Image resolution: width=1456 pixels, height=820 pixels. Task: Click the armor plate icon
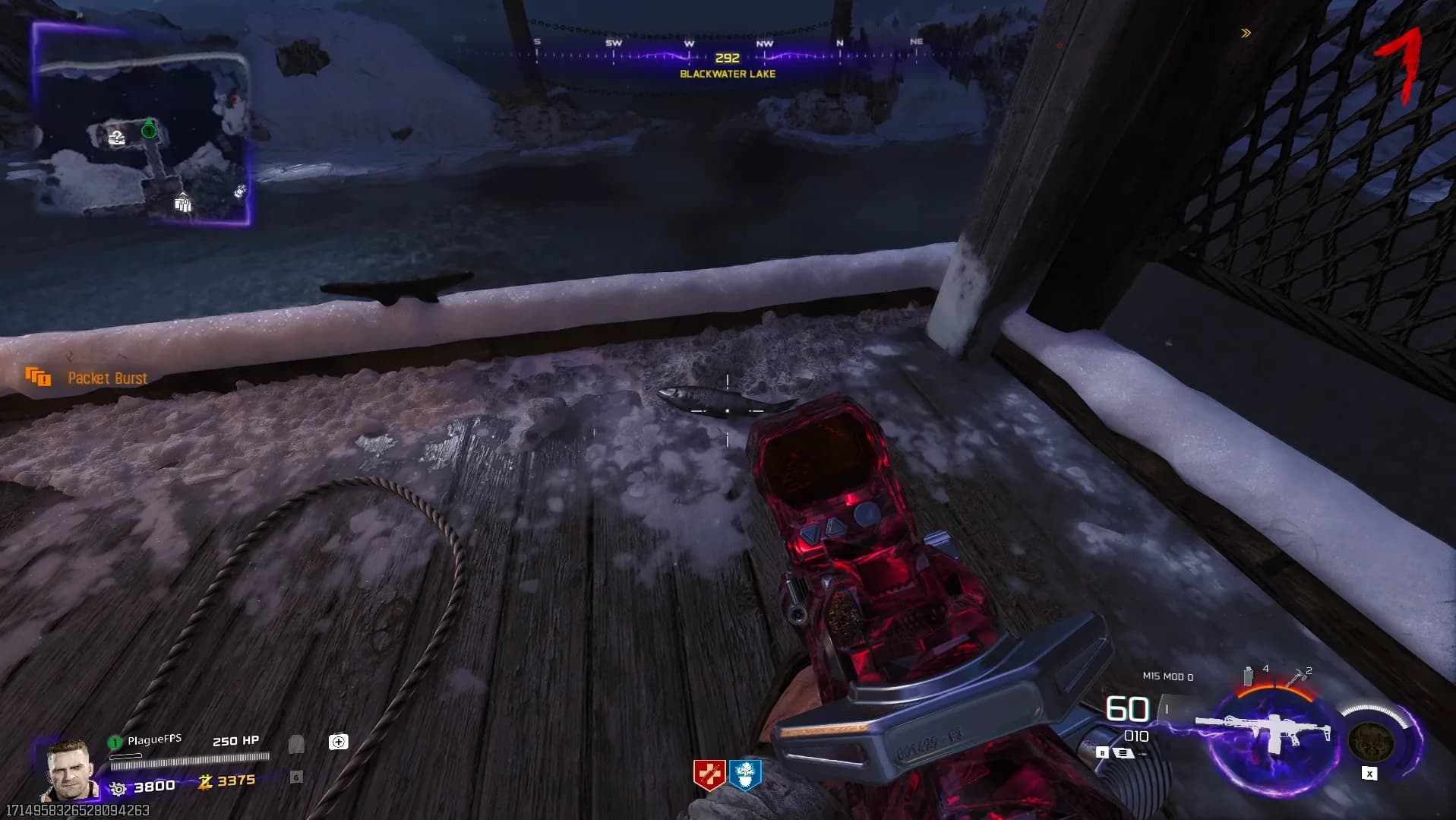click(296, 744)
